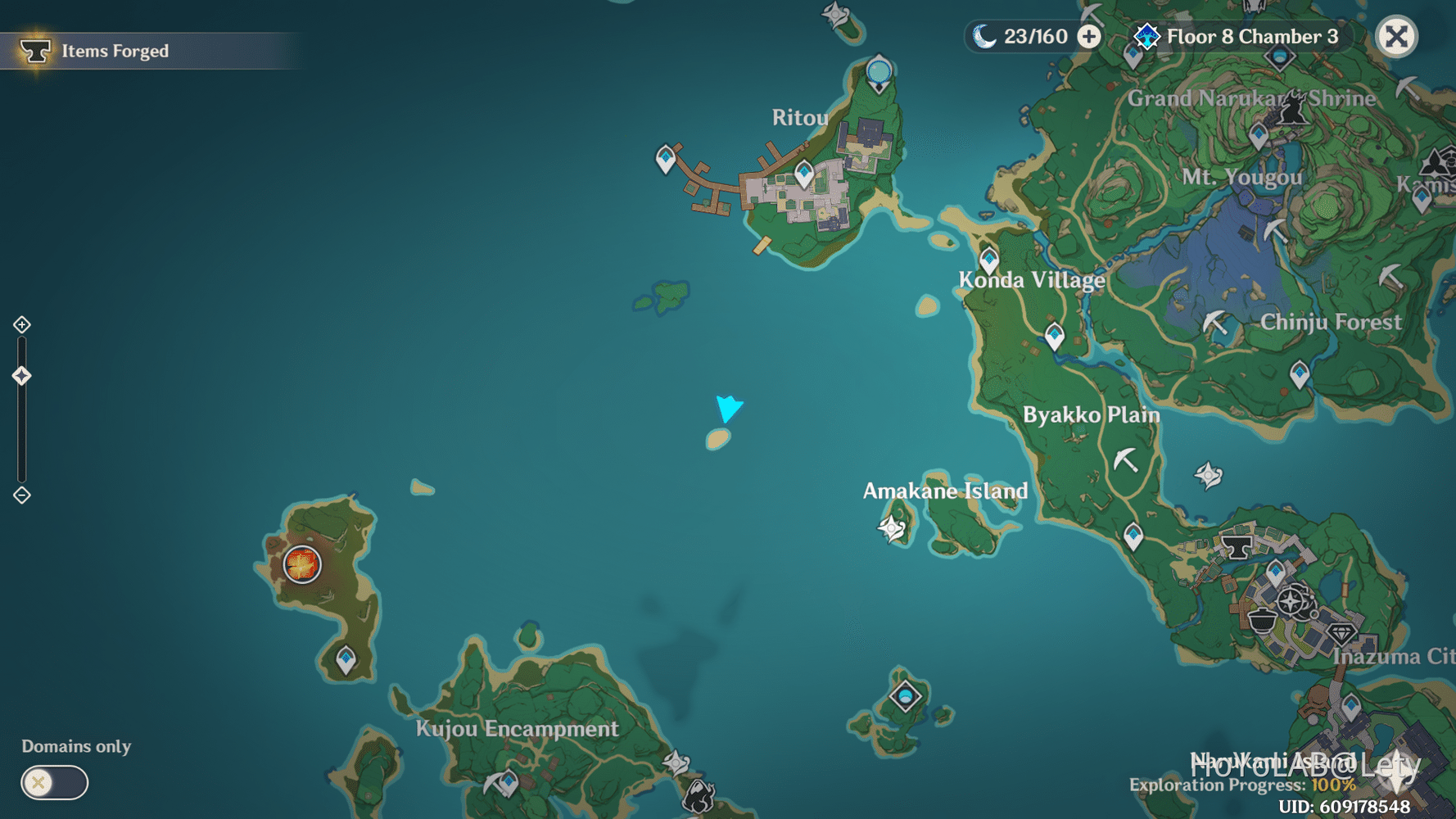Screen dimensions: 1456x819
Task: Open the Items Forged notification
Action: coord(113,50)
